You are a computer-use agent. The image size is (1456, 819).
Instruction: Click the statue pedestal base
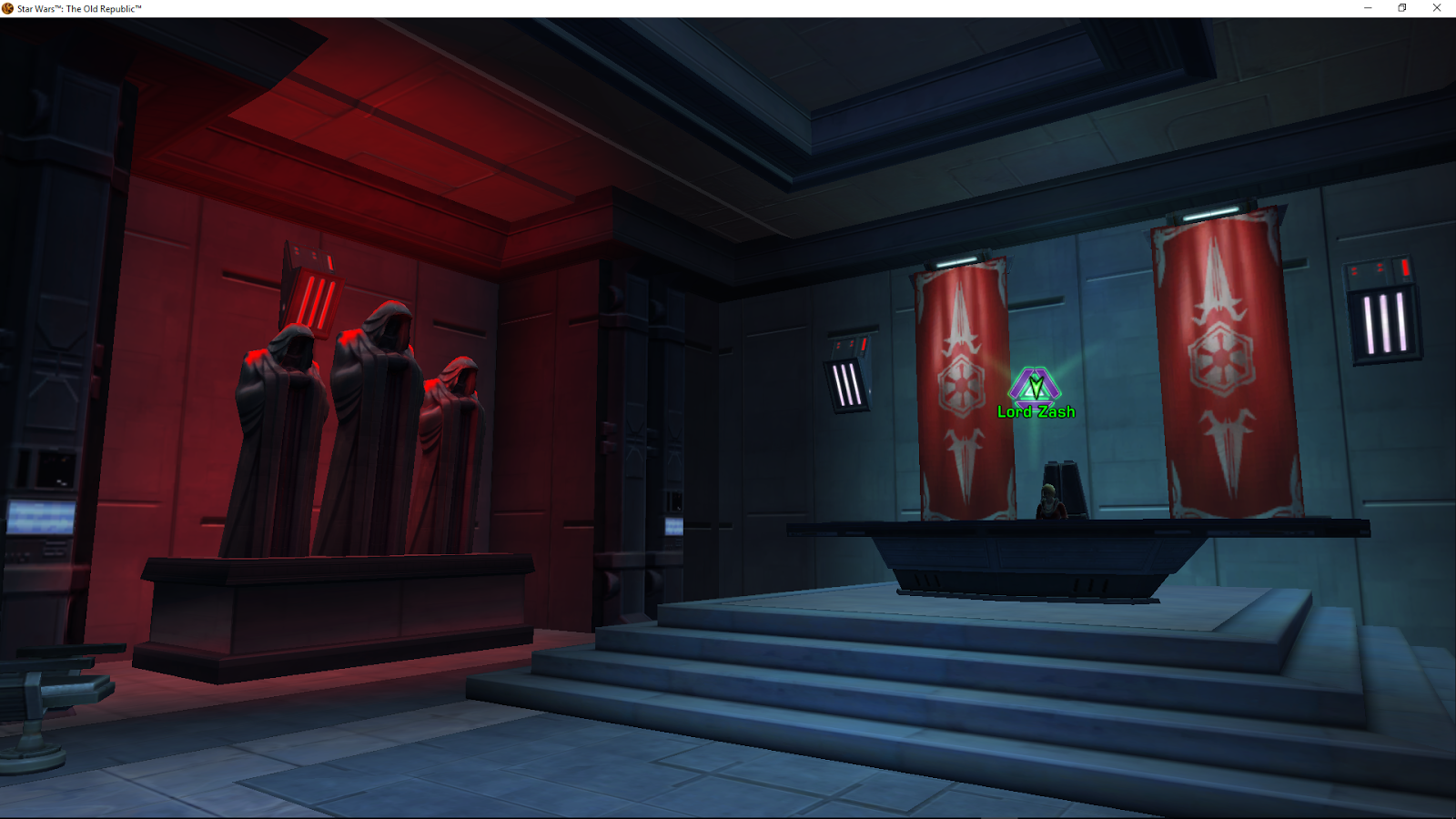click(337, 610)
